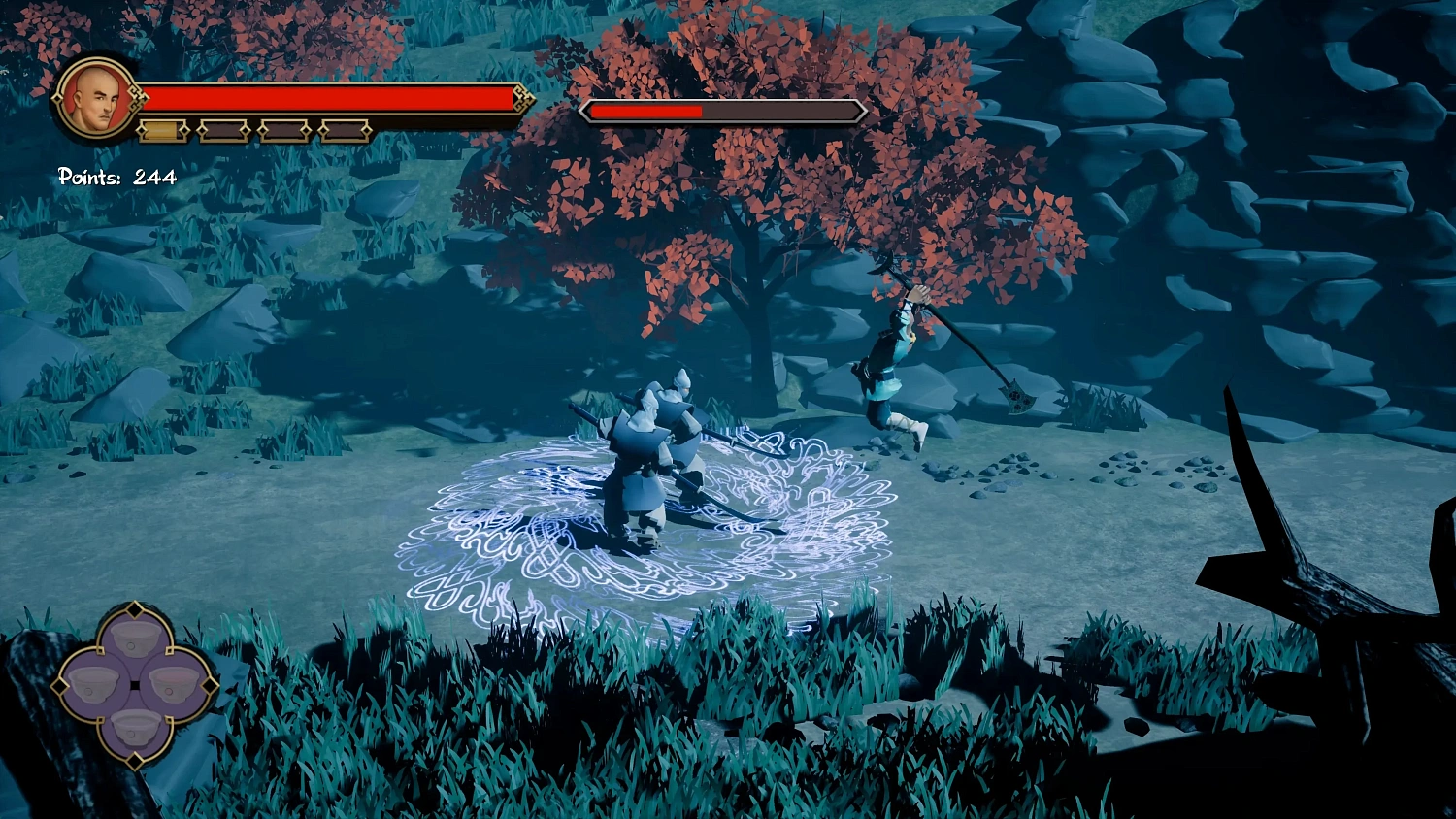Click the enemy health bar at top center
This screenshot has width=1456, height=819.
click(723, 111)
